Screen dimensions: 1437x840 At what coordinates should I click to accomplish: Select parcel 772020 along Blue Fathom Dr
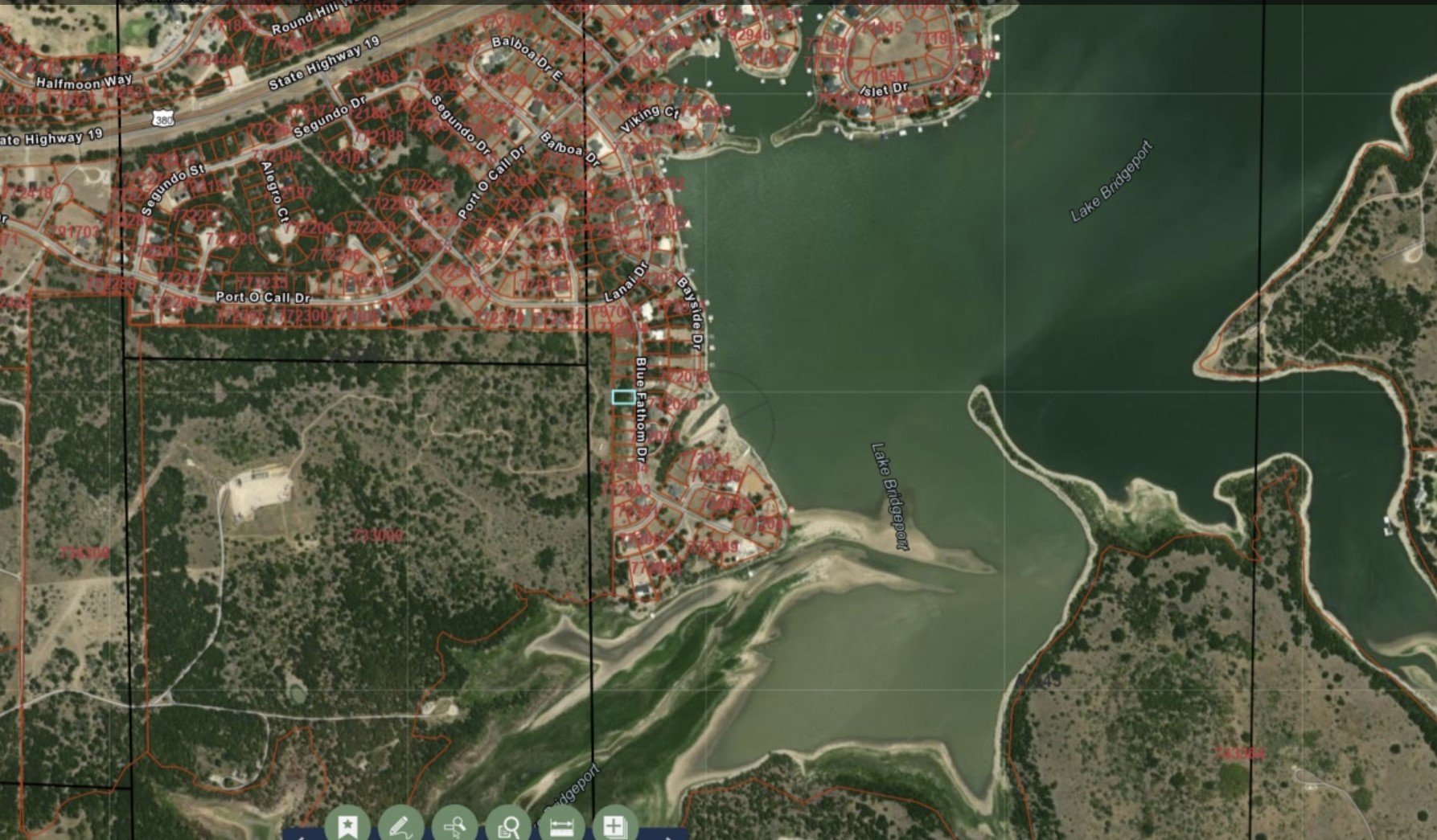[x=674, y=404]
